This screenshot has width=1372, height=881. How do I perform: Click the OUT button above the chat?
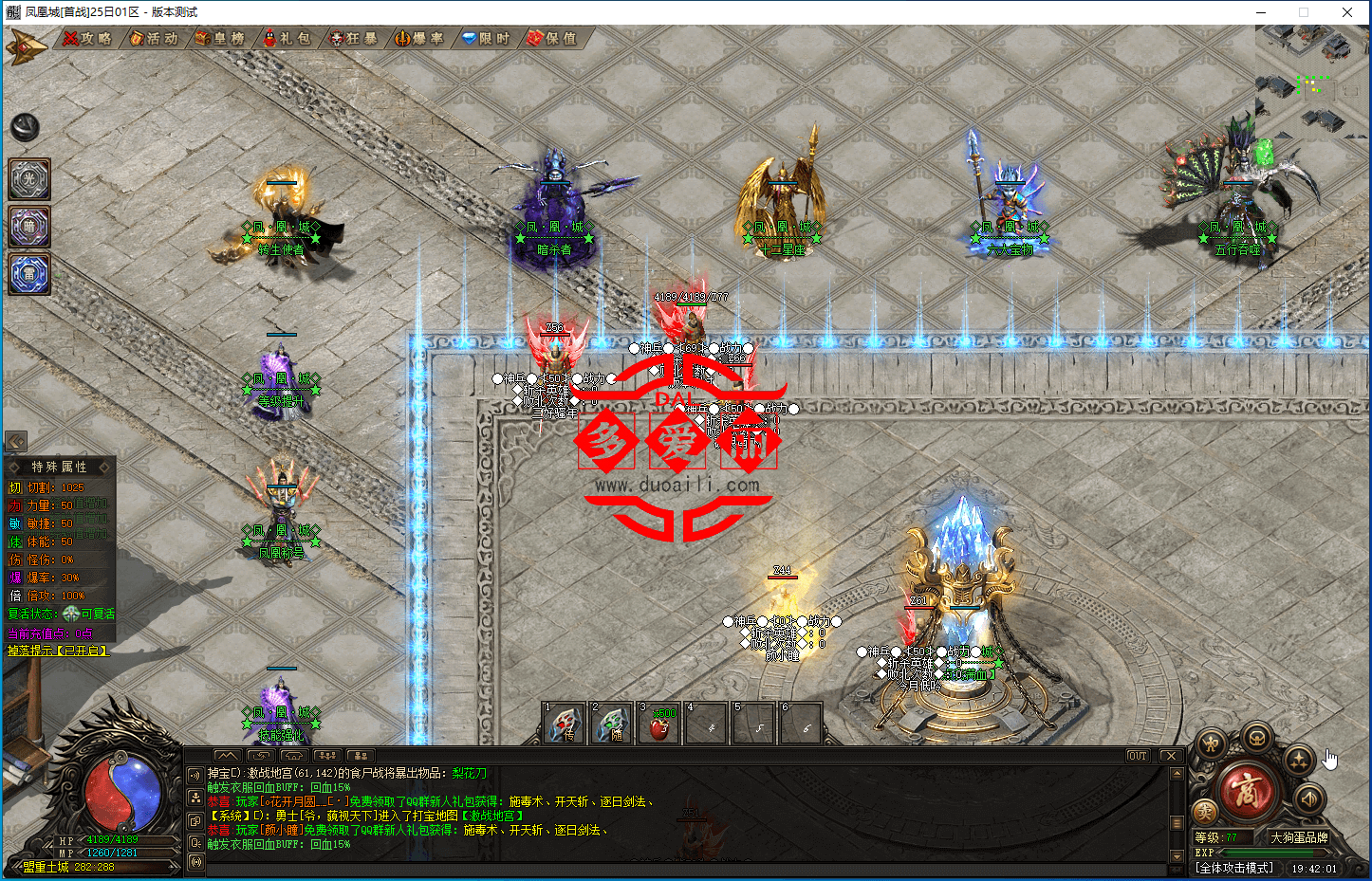[x=1138, y=756]
